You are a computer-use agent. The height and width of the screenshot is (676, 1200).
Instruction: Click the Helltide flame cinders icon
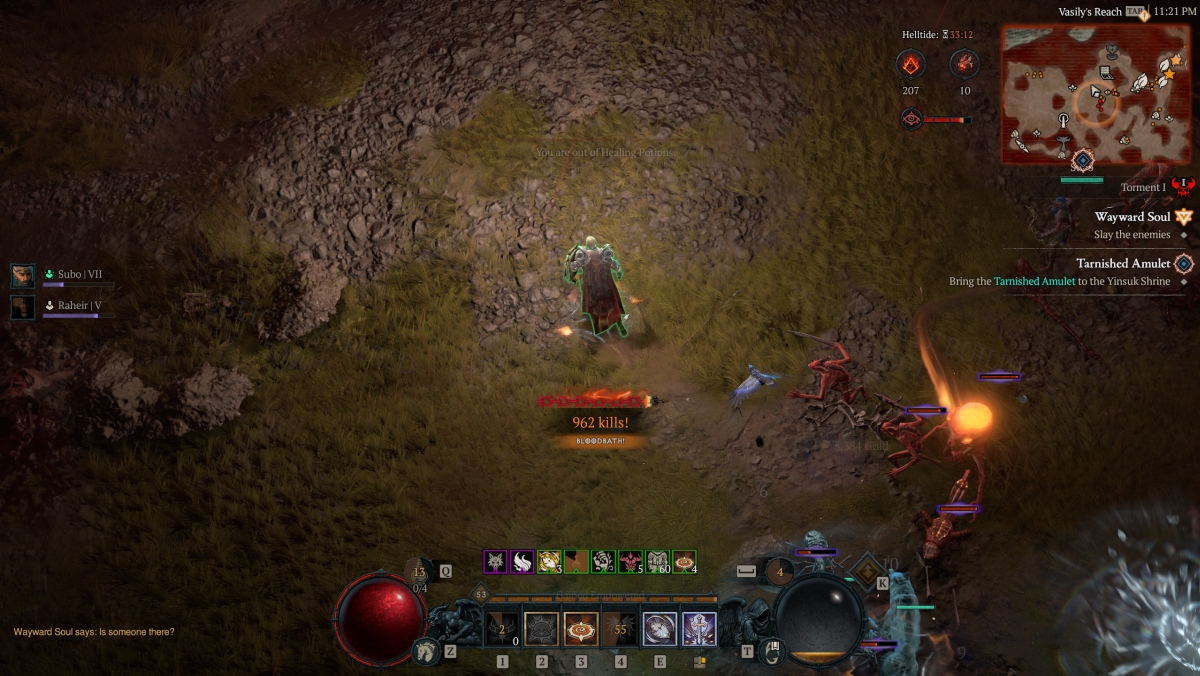910,65
